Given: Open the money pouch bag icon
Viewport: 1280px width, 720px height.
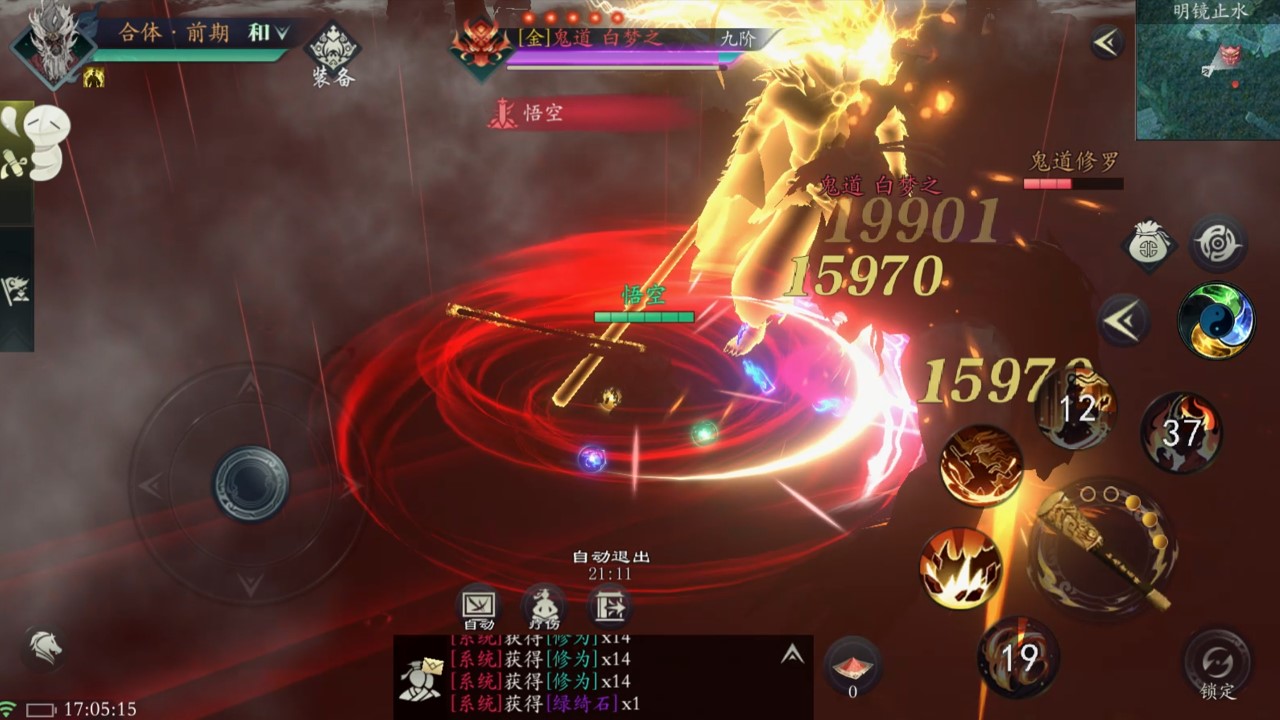Looking at the screenshot, I should (x=1150, y=245).
